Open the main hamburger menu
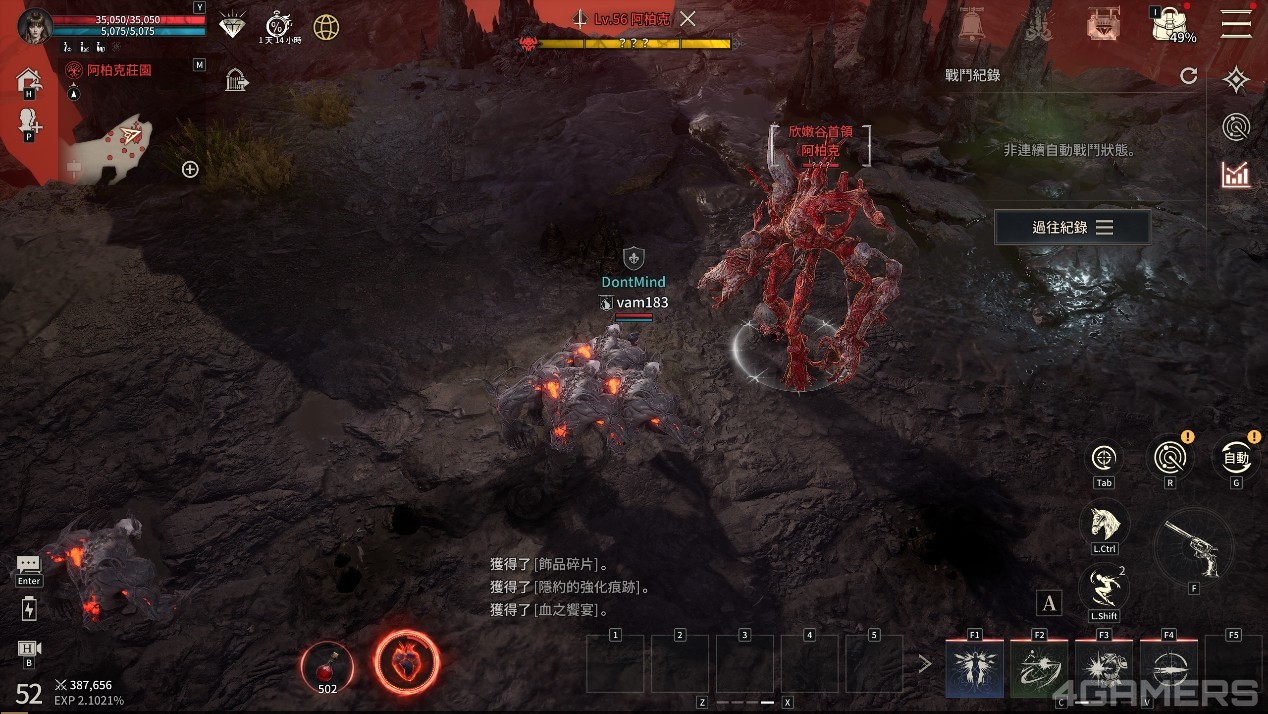Viewport: 1268px width, 714px height. tap(1236, 23)
